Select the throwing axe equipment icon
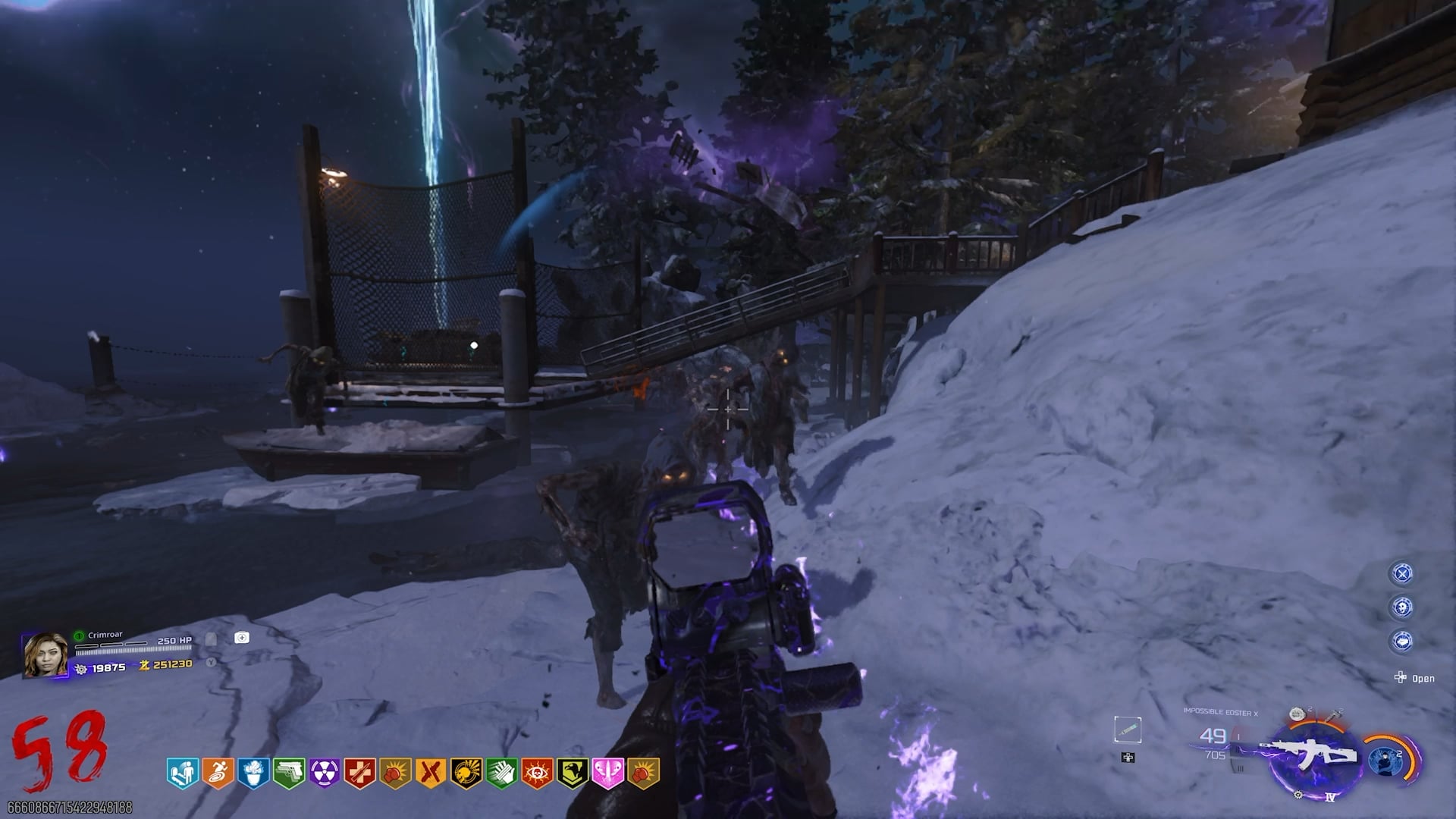The height and width of the screenshot is (819, 1456). (x=1333, y=714)
